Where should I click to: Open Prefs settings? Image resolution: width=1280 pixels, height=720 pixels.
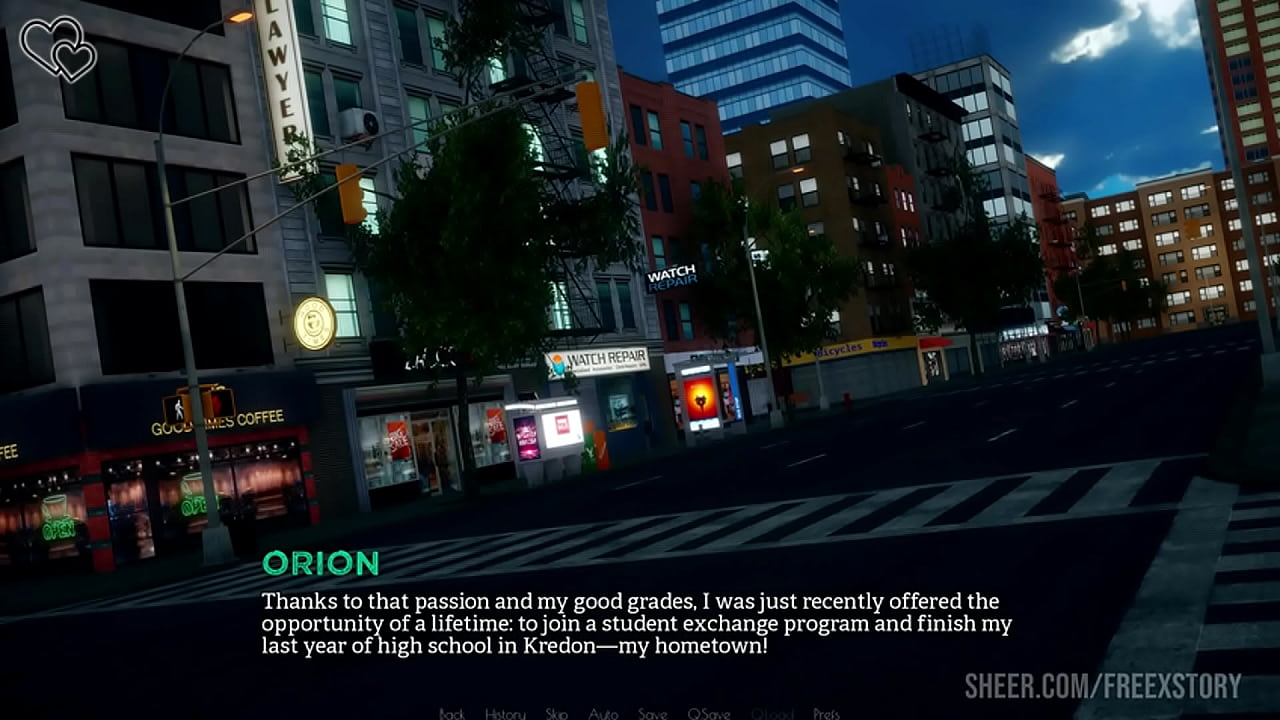pyautogui.click(x=826, y=713)
